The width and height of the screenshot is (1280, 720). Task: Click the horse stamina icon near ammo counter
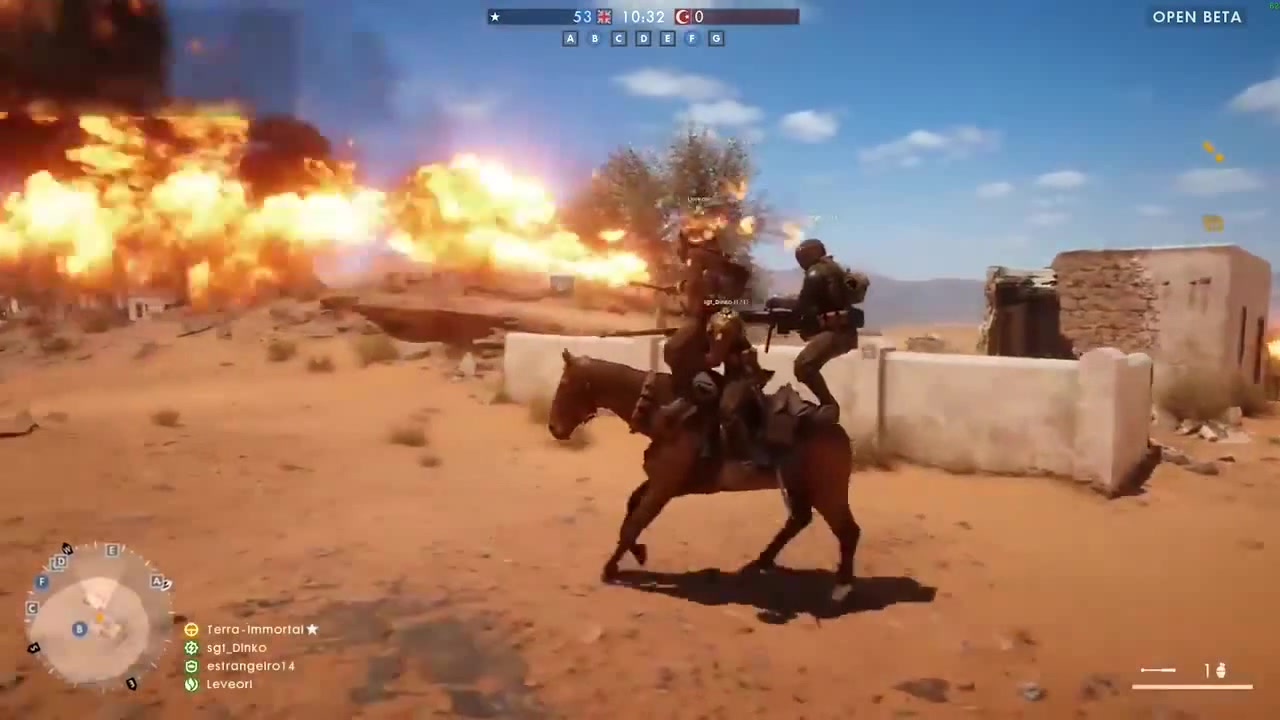(x=1222, y=671)
